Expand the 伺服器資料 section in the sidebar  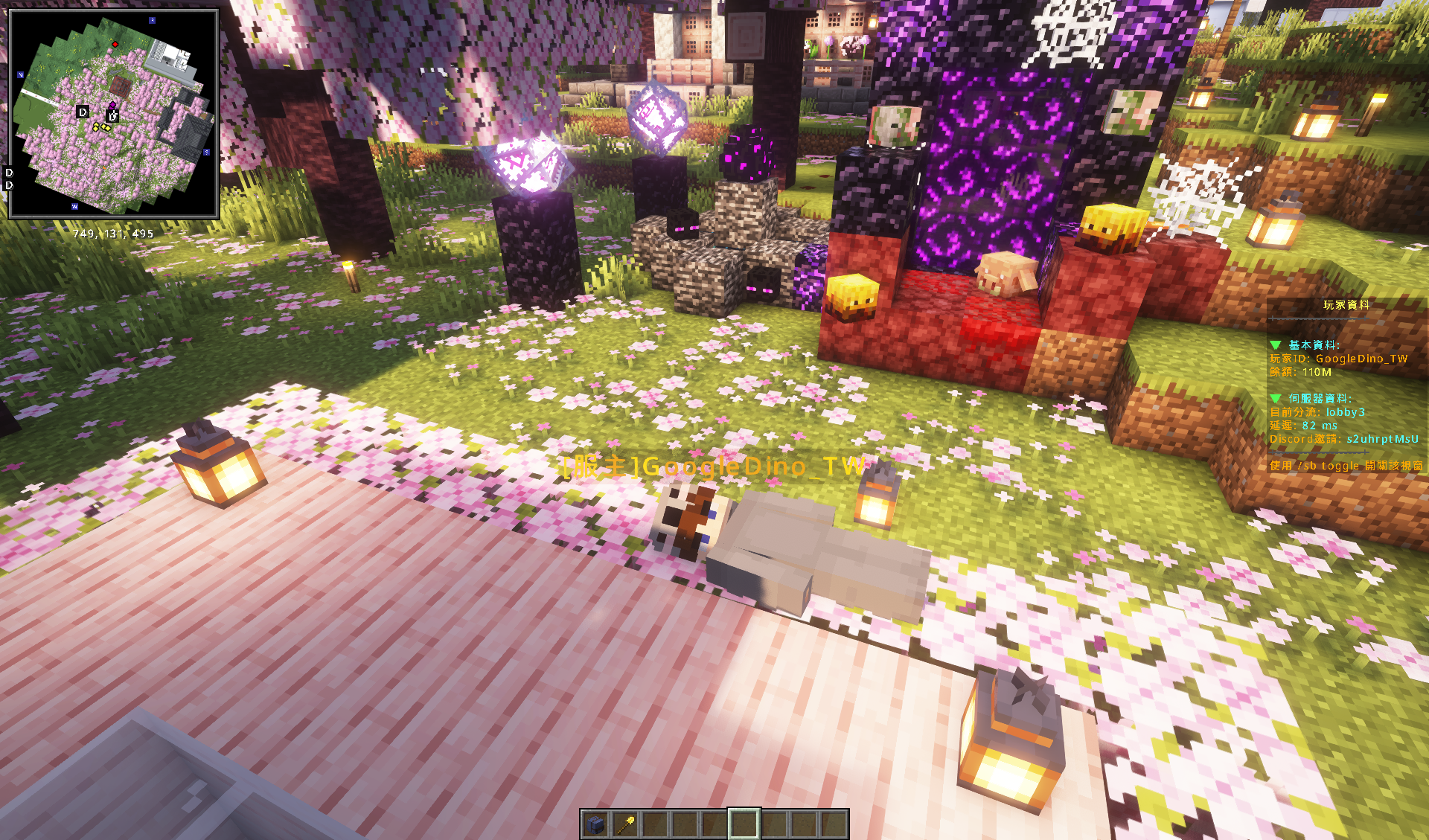tap(1276, 399)
